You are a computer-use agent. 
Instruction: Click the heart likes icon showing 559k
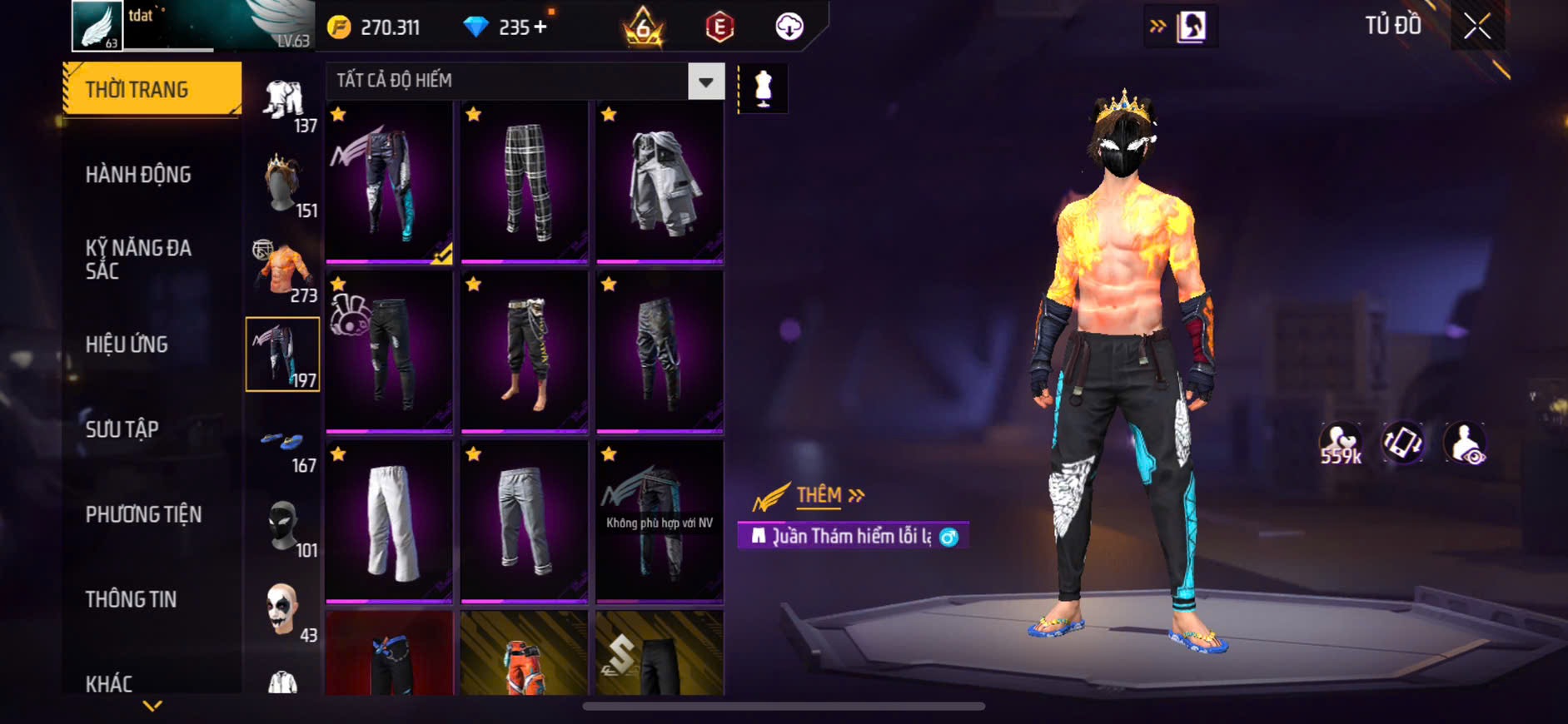[x=1340, y=443]
